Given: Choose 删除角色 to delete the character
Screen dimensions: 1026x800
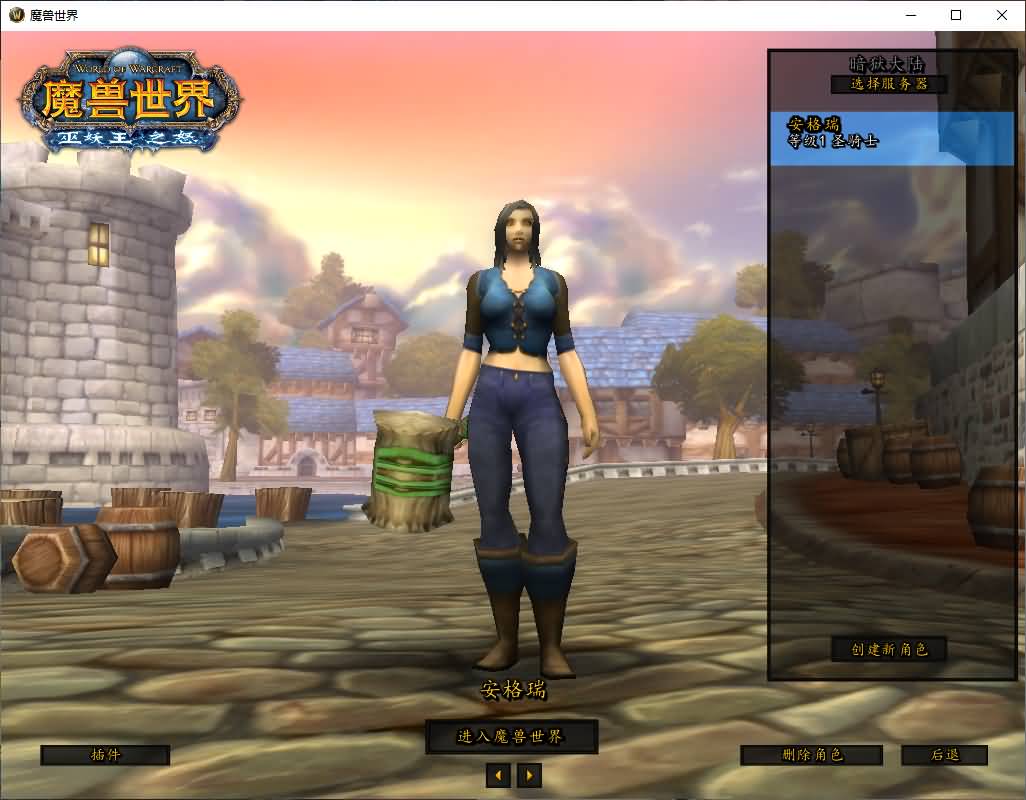Looking at the screenshot, I should coord(811,755).
